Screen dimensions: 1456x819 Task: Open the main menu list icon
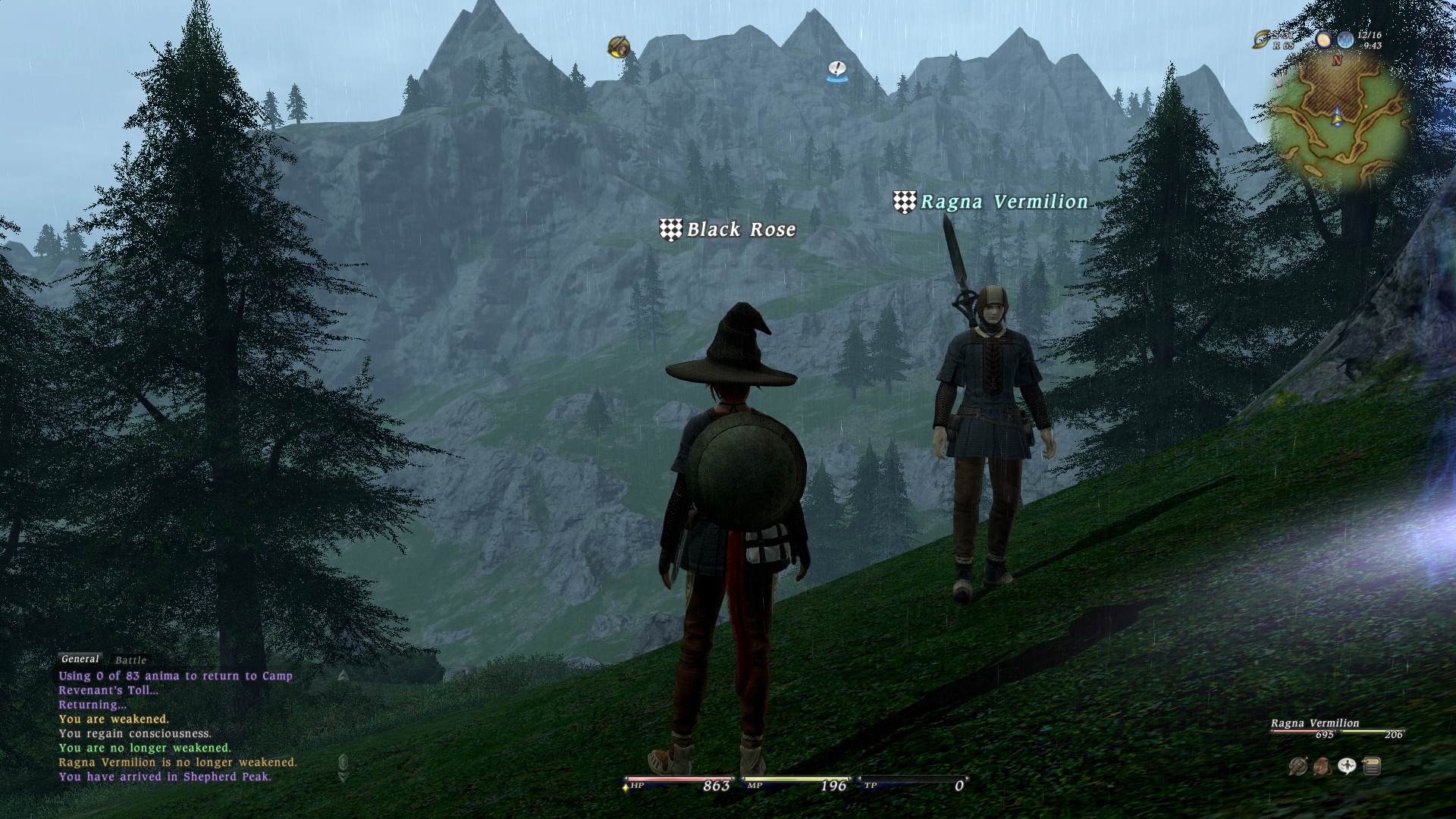[x=1371, y=766]
